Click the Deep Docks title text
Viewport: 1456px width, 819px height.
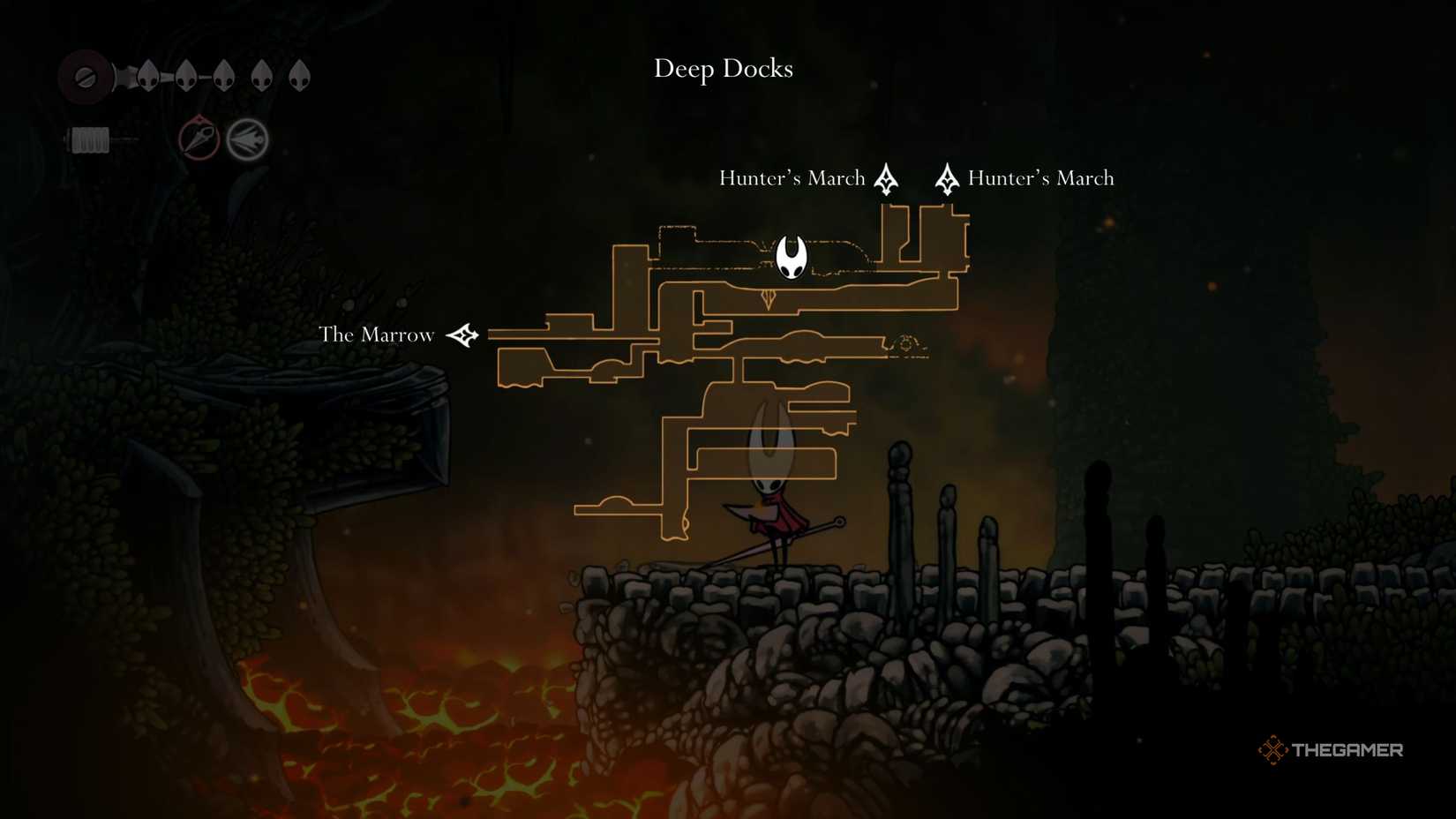click(x=724, y=69)
